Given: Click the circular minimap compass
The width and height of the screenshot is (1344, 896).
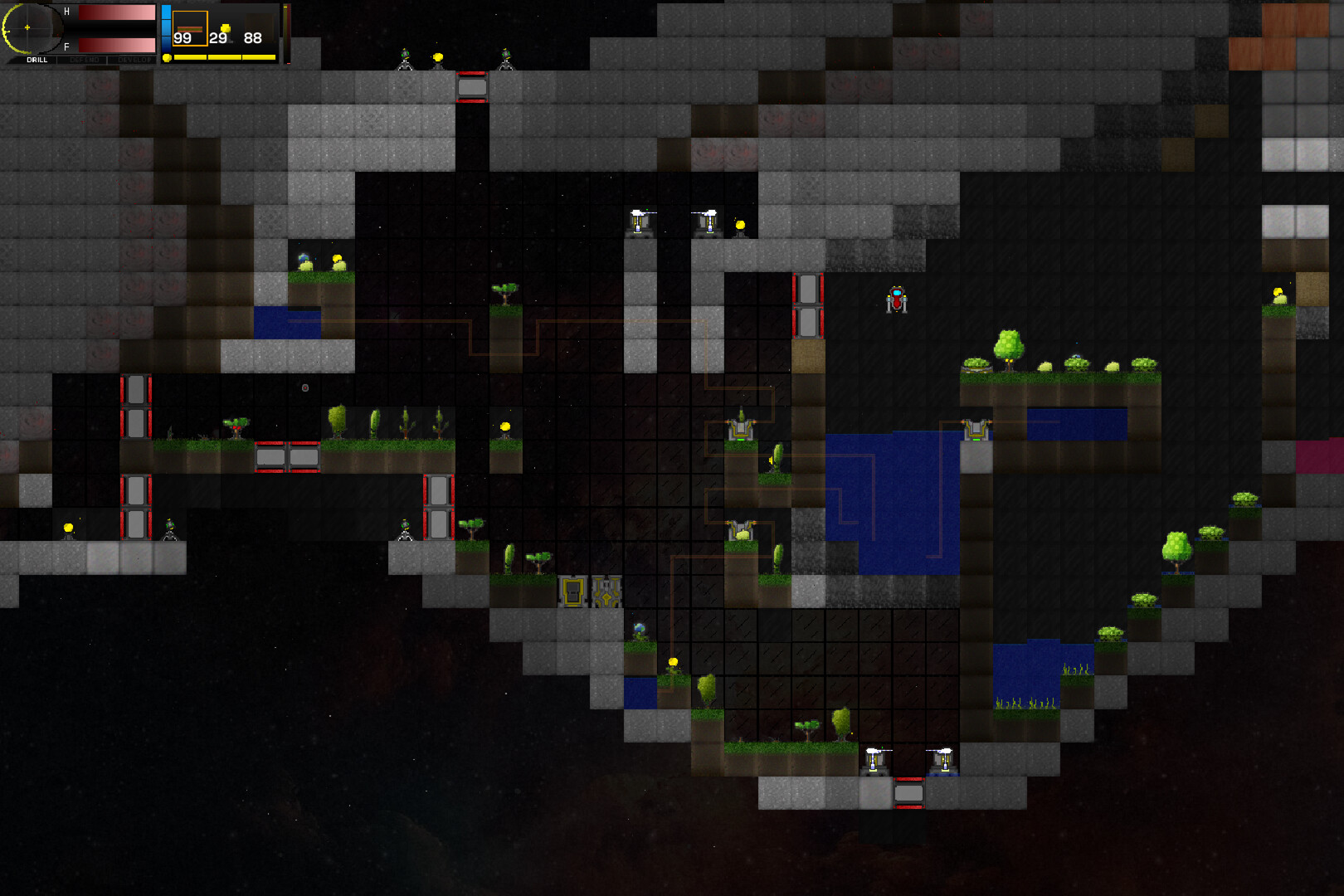Looking at the screenshot, I should click(x=27, y=26).
